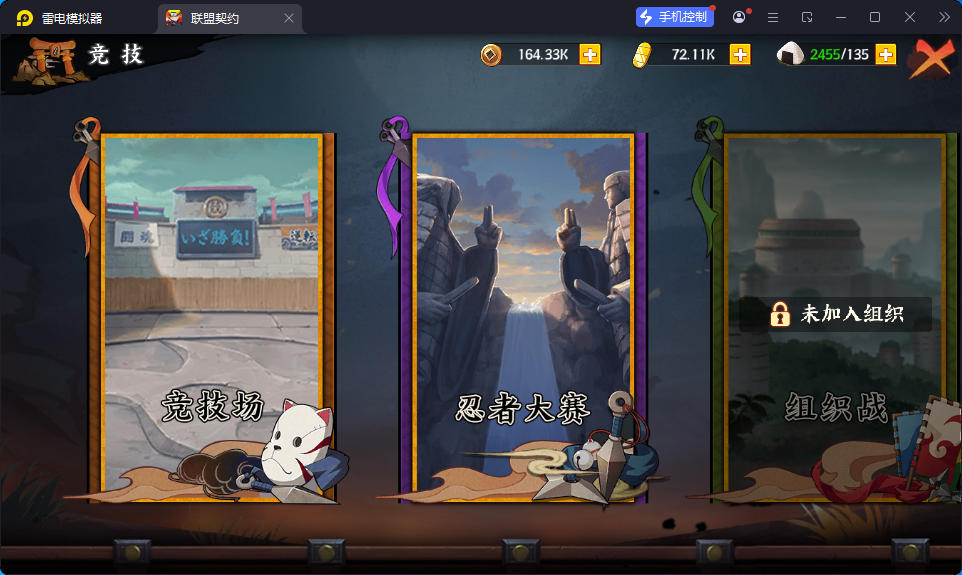Close the 联盟契约 emulator tab
962x575 pixels.
[289, 18]
